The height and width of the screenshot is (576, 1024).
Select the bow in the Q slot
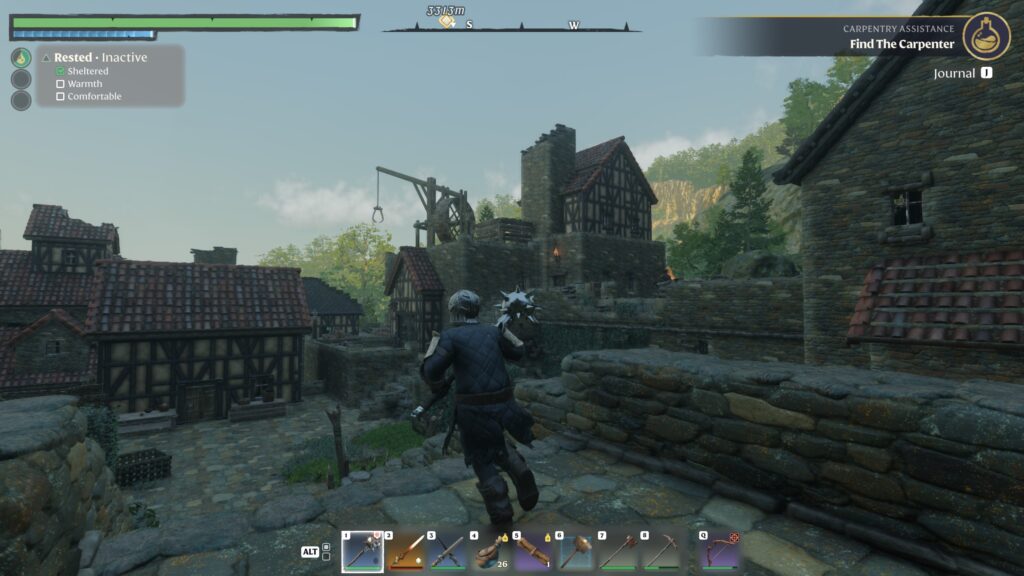tap(718, 551)
